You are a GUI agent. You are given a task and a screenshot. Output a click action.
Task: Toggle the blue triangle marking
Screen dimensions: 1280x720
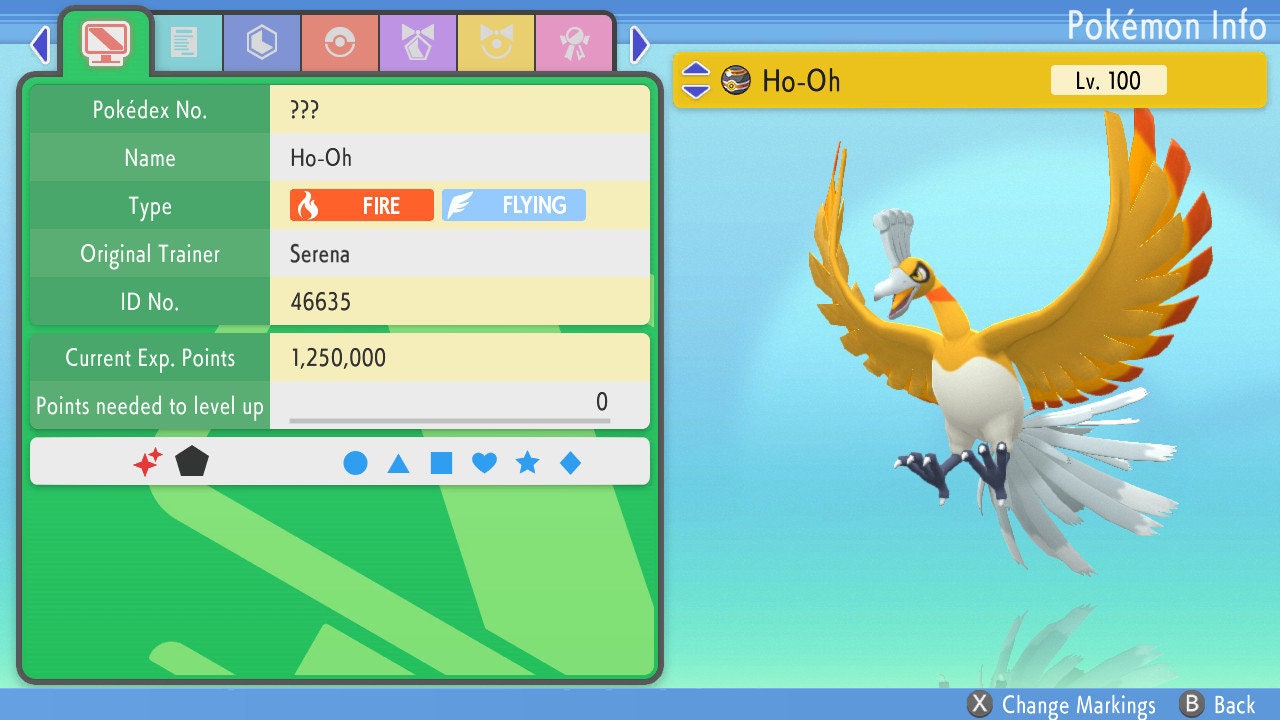pos(398,463)
